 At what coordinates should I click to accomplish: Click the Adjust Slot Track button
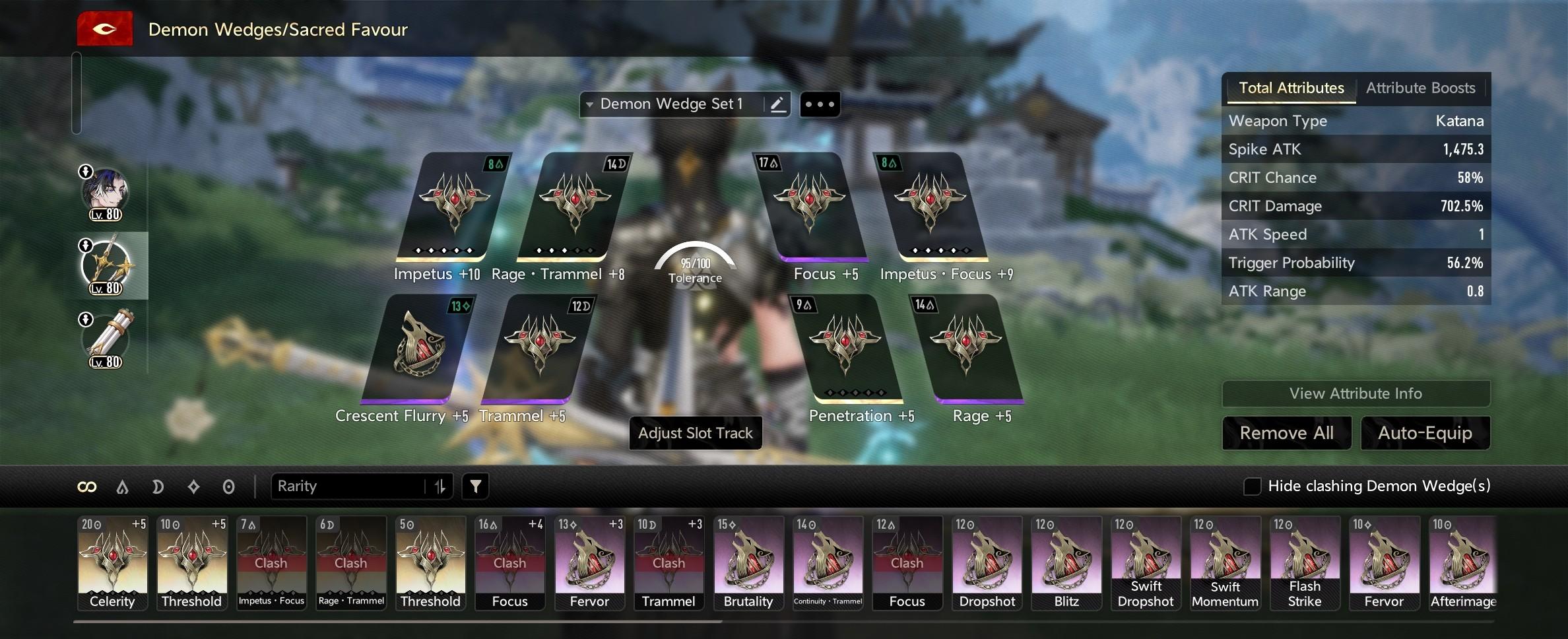pos(695,433)
